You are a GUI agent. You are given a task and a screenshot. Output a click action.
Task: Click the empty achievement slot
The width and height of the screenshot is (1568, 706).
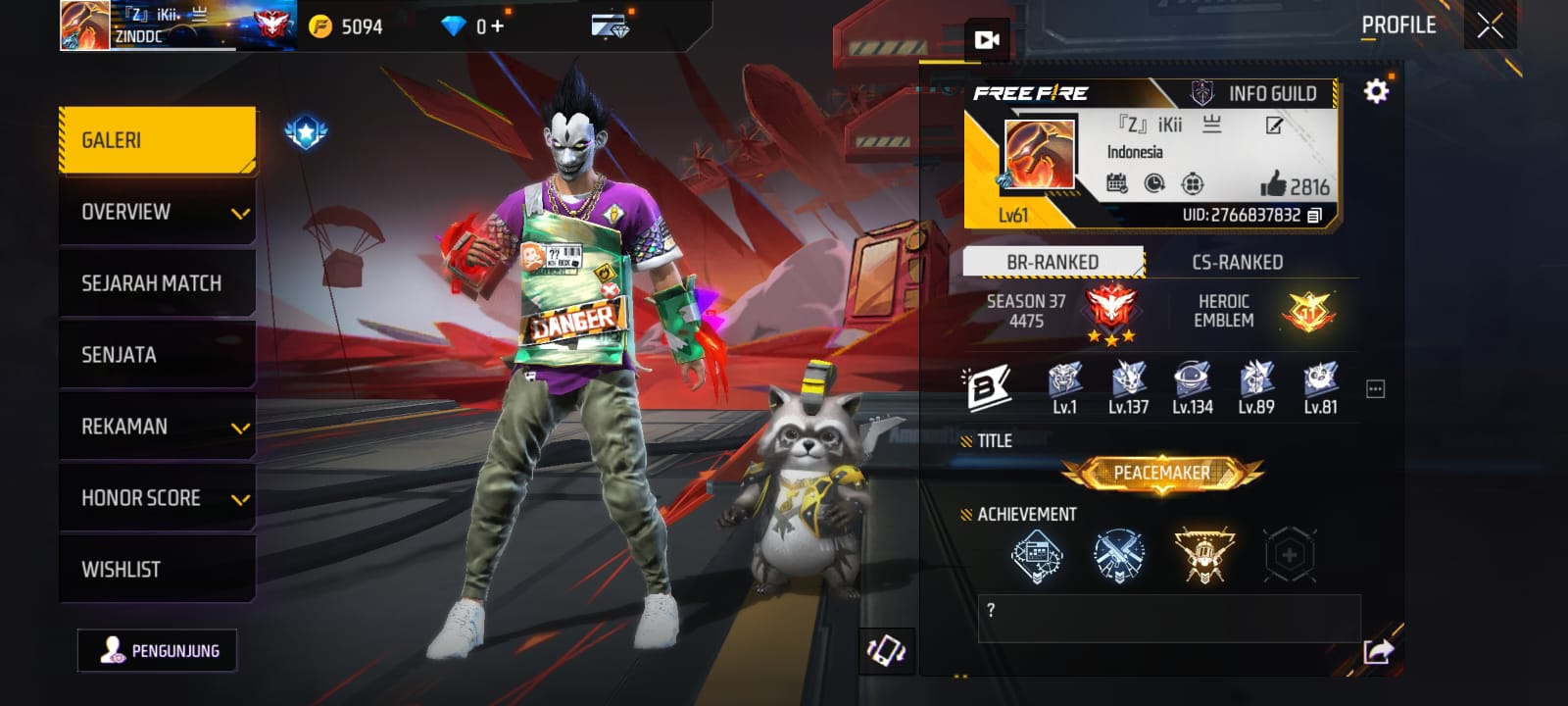(x=1289, y=555)
